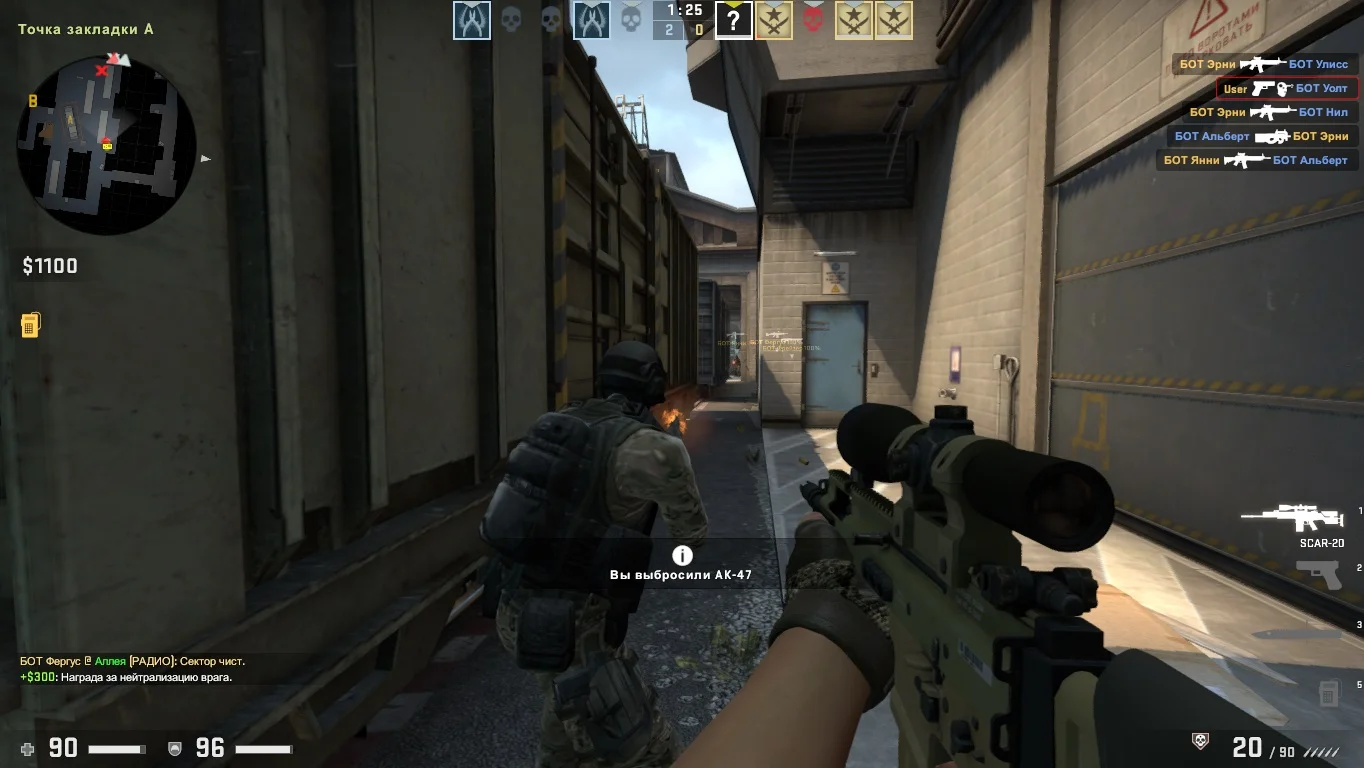Image resolution: width=1364 pixels, height=768 pixels.
Task: Click the yellow C4 bomb carrier icon
Action: 30,325
